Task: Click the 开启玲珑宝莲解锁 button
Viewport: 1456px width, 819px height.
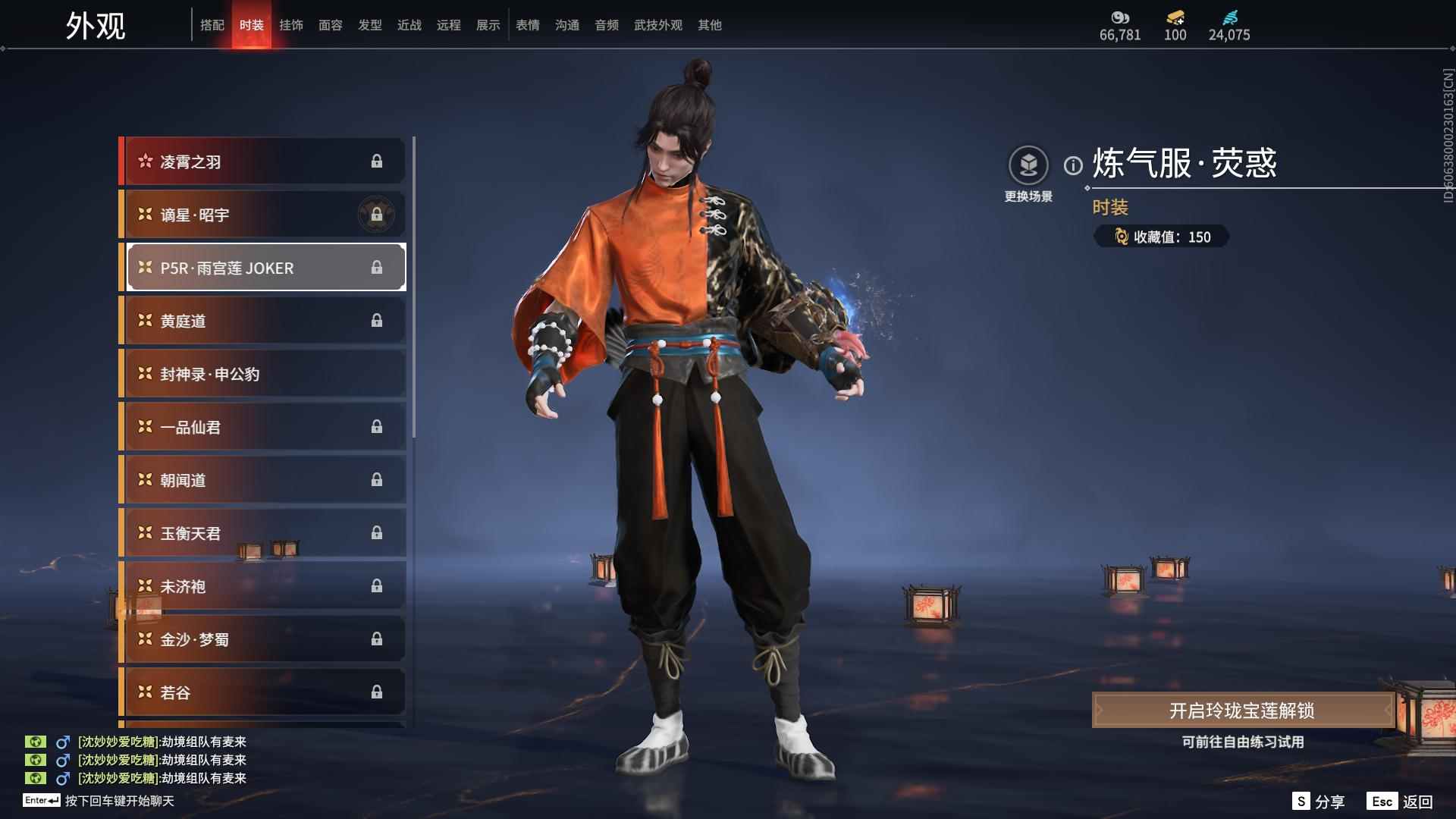Action: click(x=1242, y=711)
